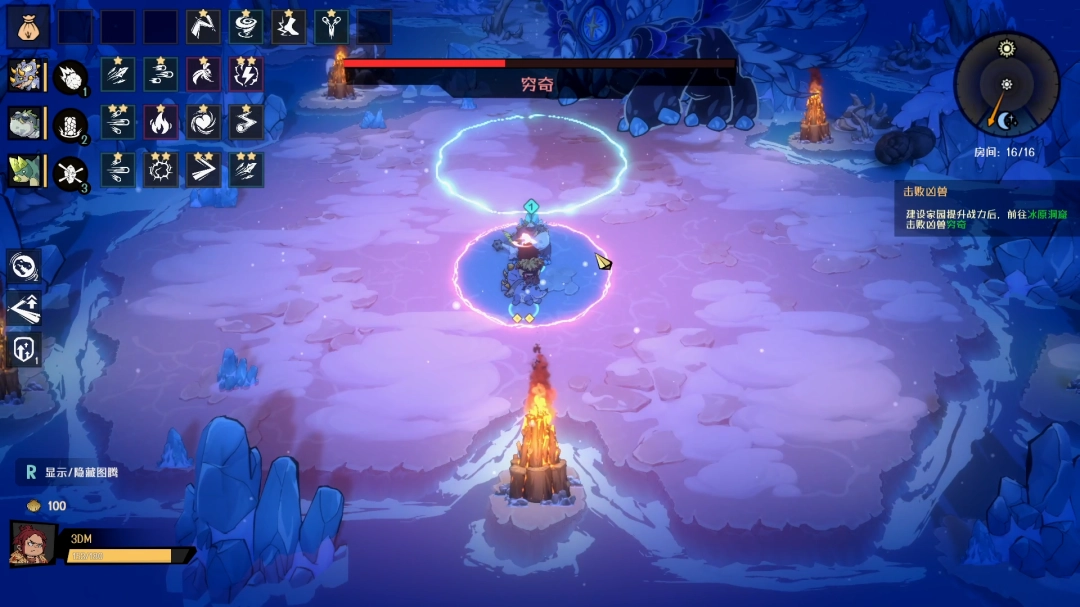
Task: Choose the green crested beast portrait
Action: point(25,170)
